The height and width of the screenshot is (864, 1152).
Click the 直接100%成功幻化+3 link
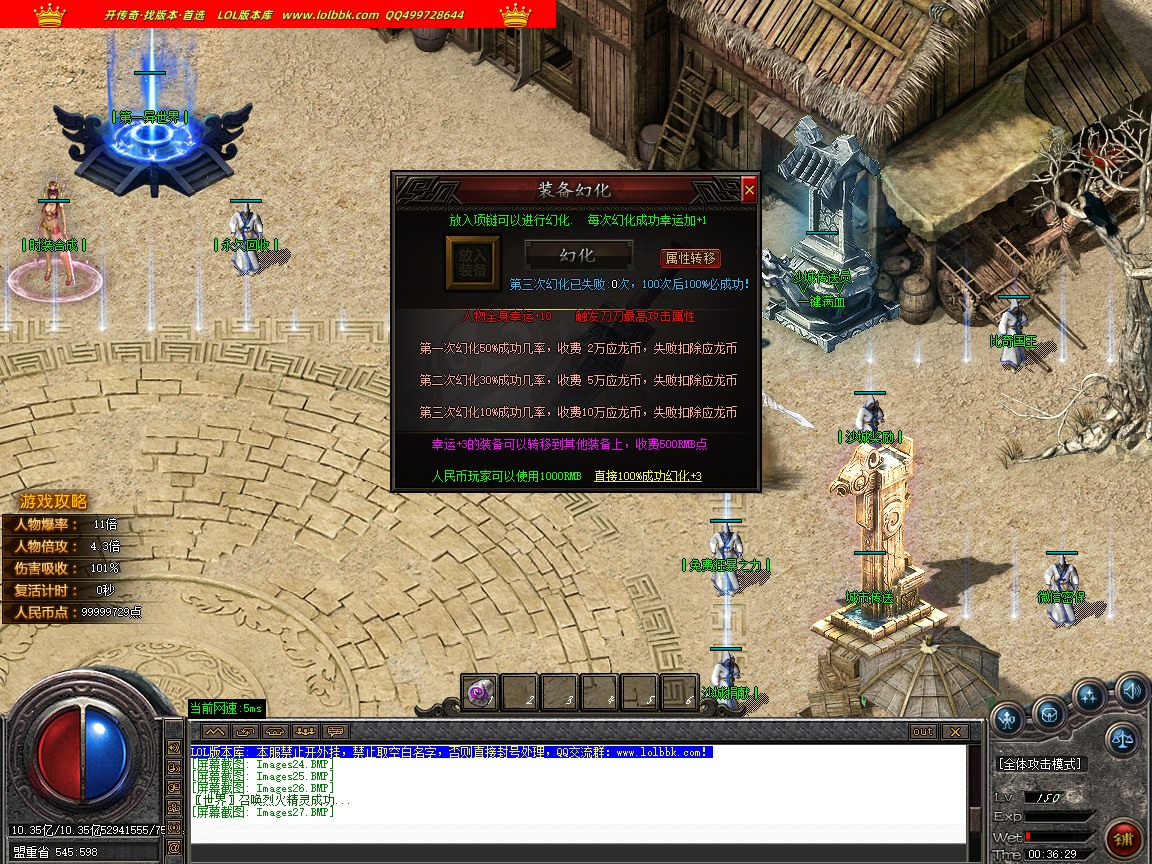coord(648,476)
